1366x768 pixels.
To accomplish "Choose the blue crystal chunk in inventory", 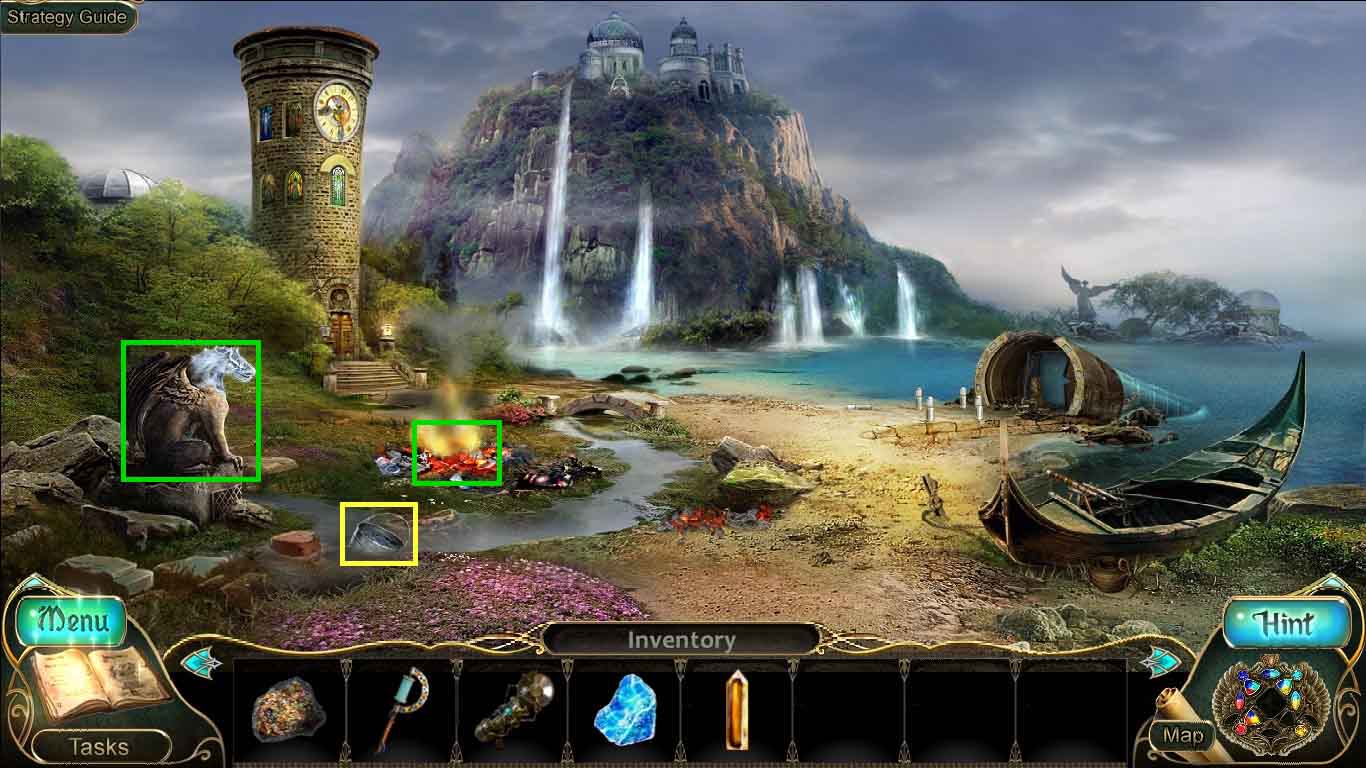I will pyautogui.click(x=625, y=710).
